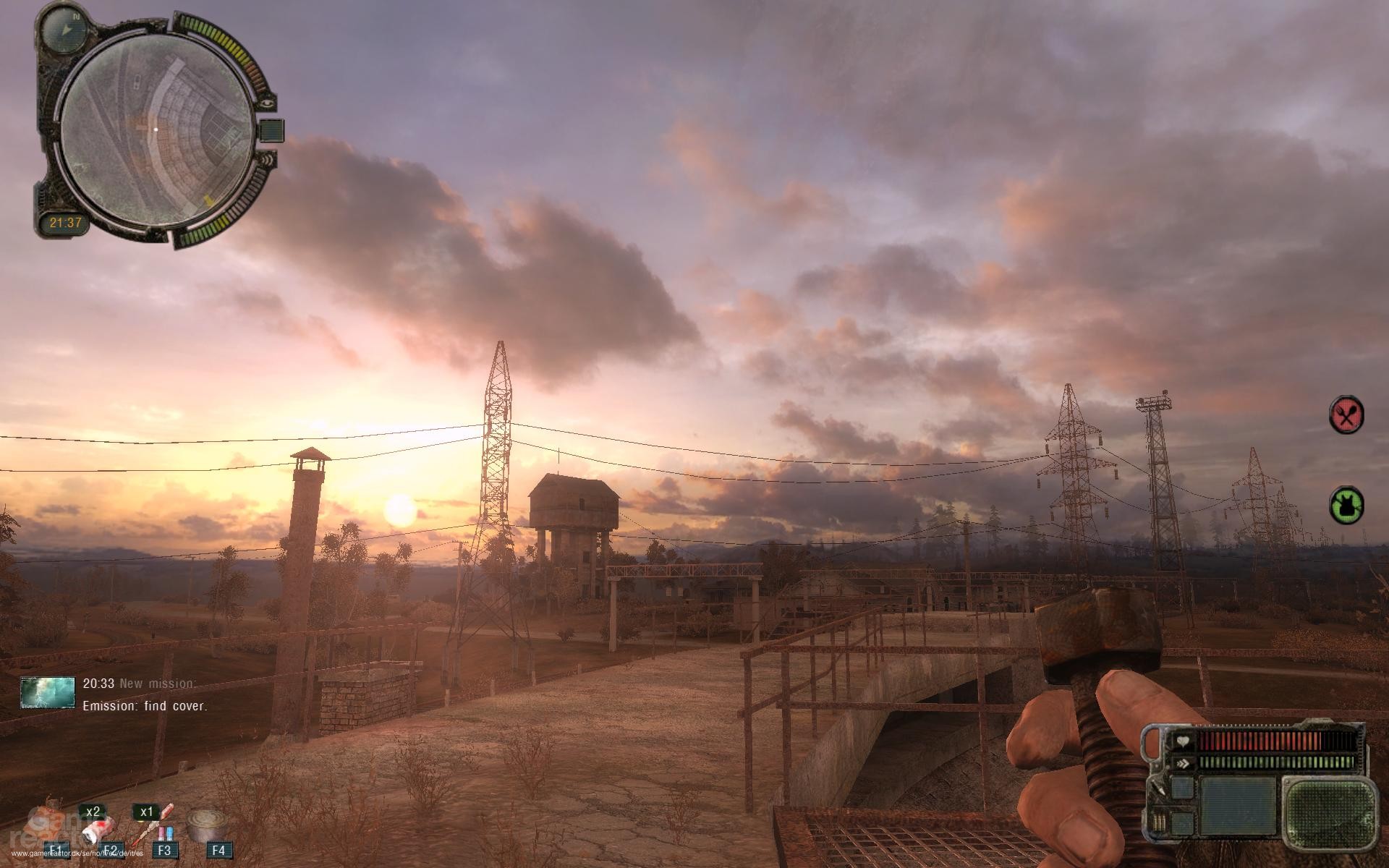This screenshot has width=1389, height=868.
Task: Click the green round status icon
Action: point(1346,504)
